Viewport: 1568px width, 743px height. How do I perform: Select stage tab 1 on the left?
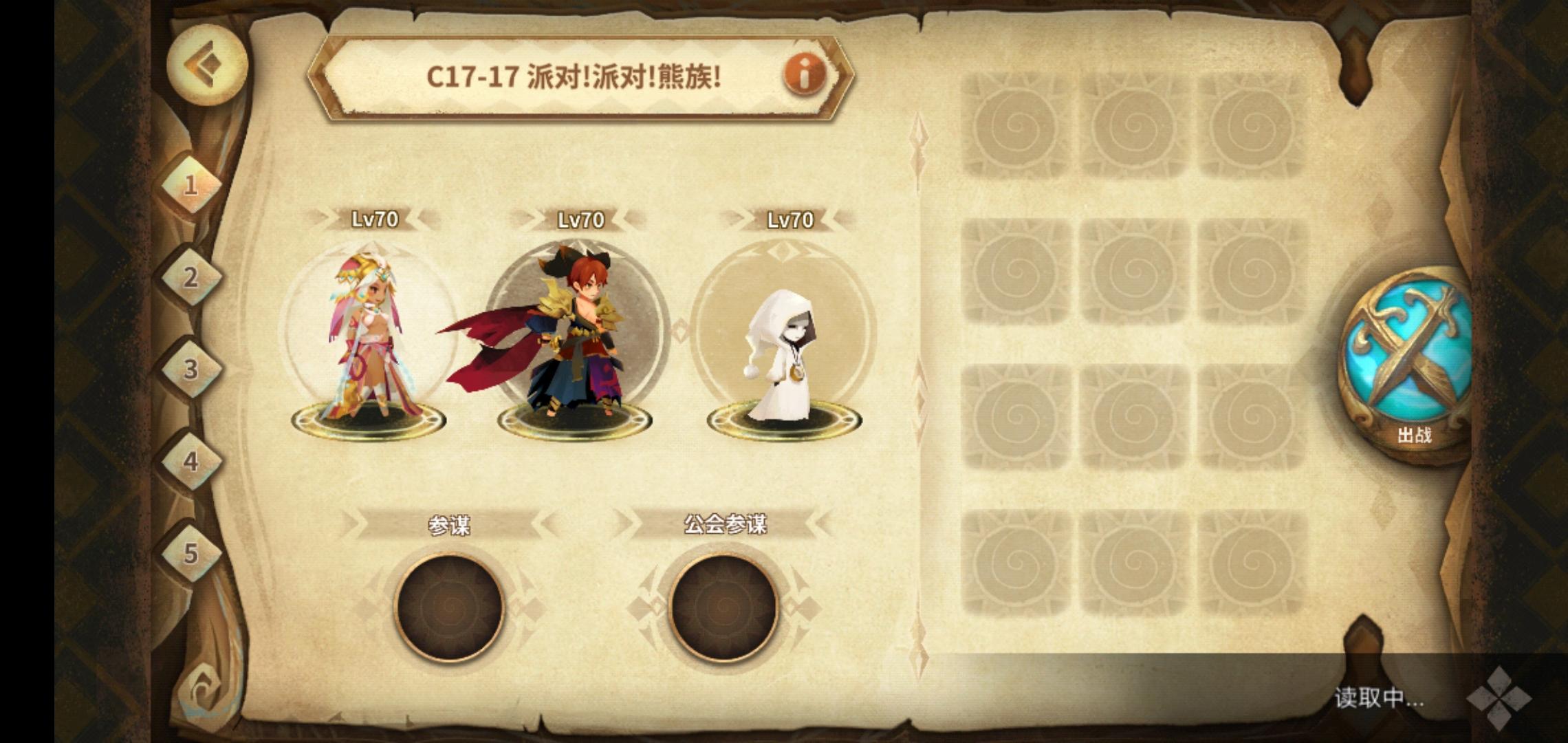click(191, 185)
